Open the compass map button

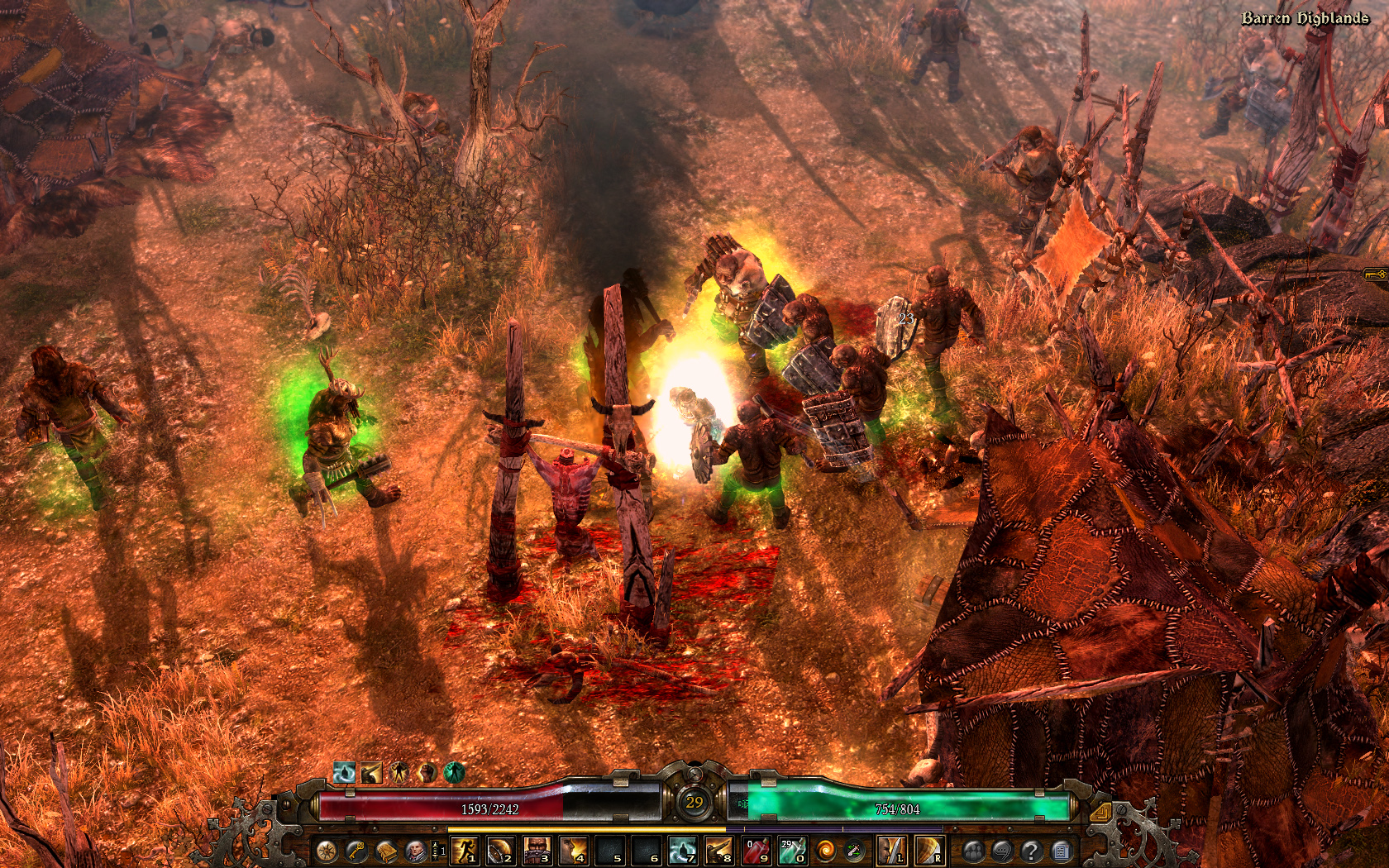[327, 850]
